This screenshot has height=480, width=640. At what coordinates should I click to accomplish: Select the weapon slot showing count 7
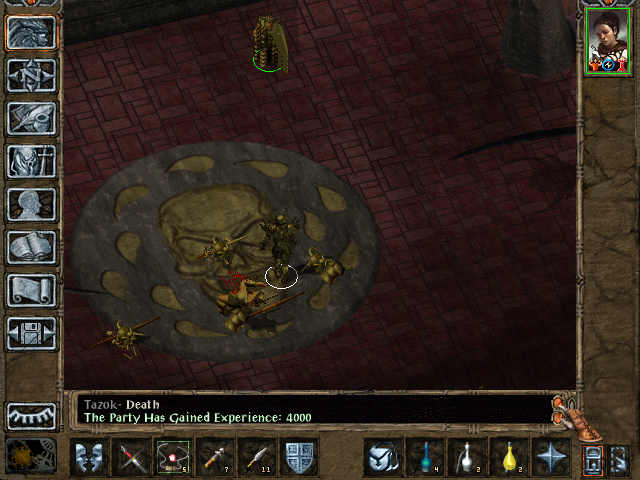click(215, 457)
